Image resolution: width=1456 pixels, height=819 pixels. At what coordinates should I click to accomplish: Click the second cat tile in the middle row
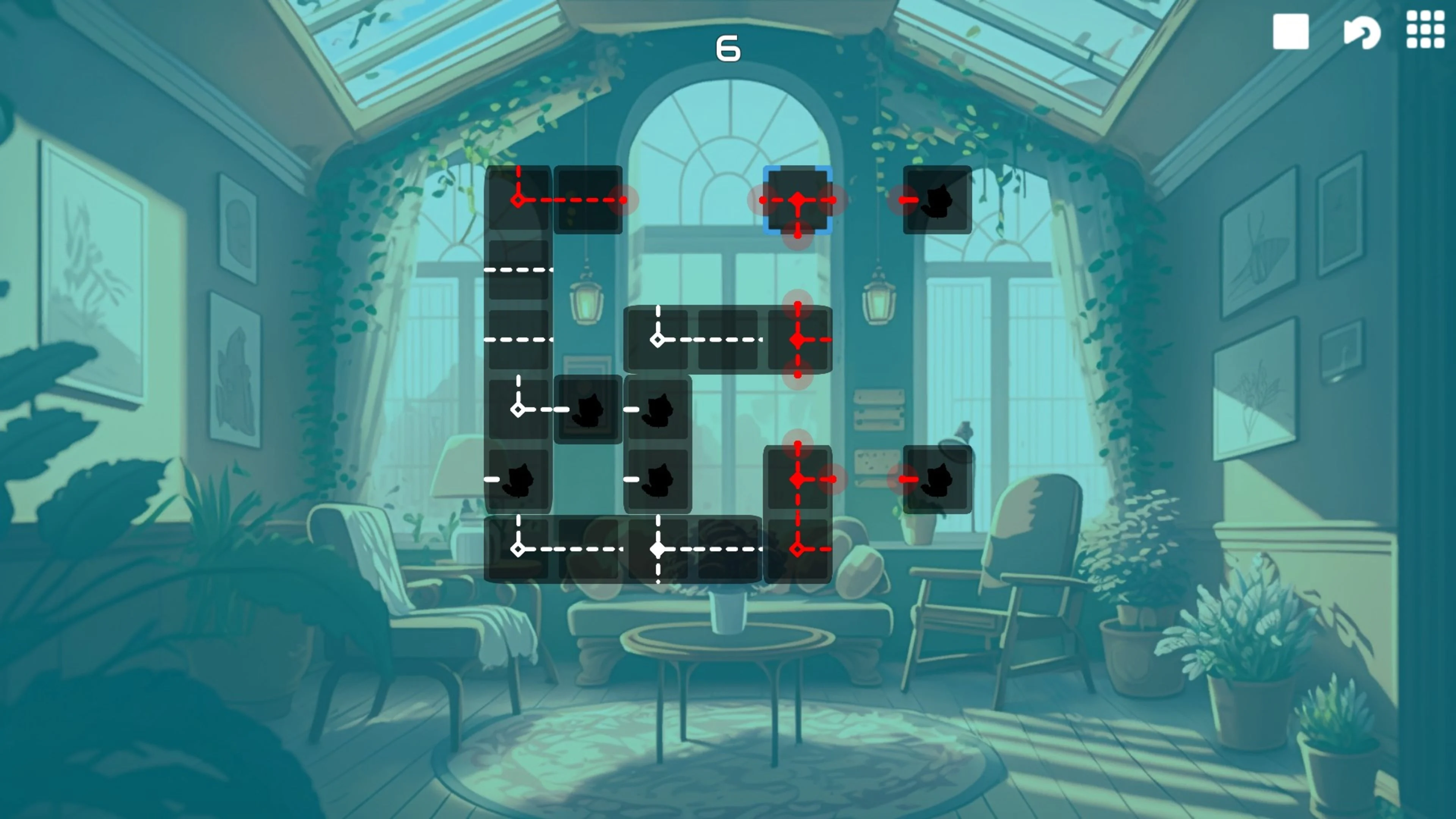657,410
